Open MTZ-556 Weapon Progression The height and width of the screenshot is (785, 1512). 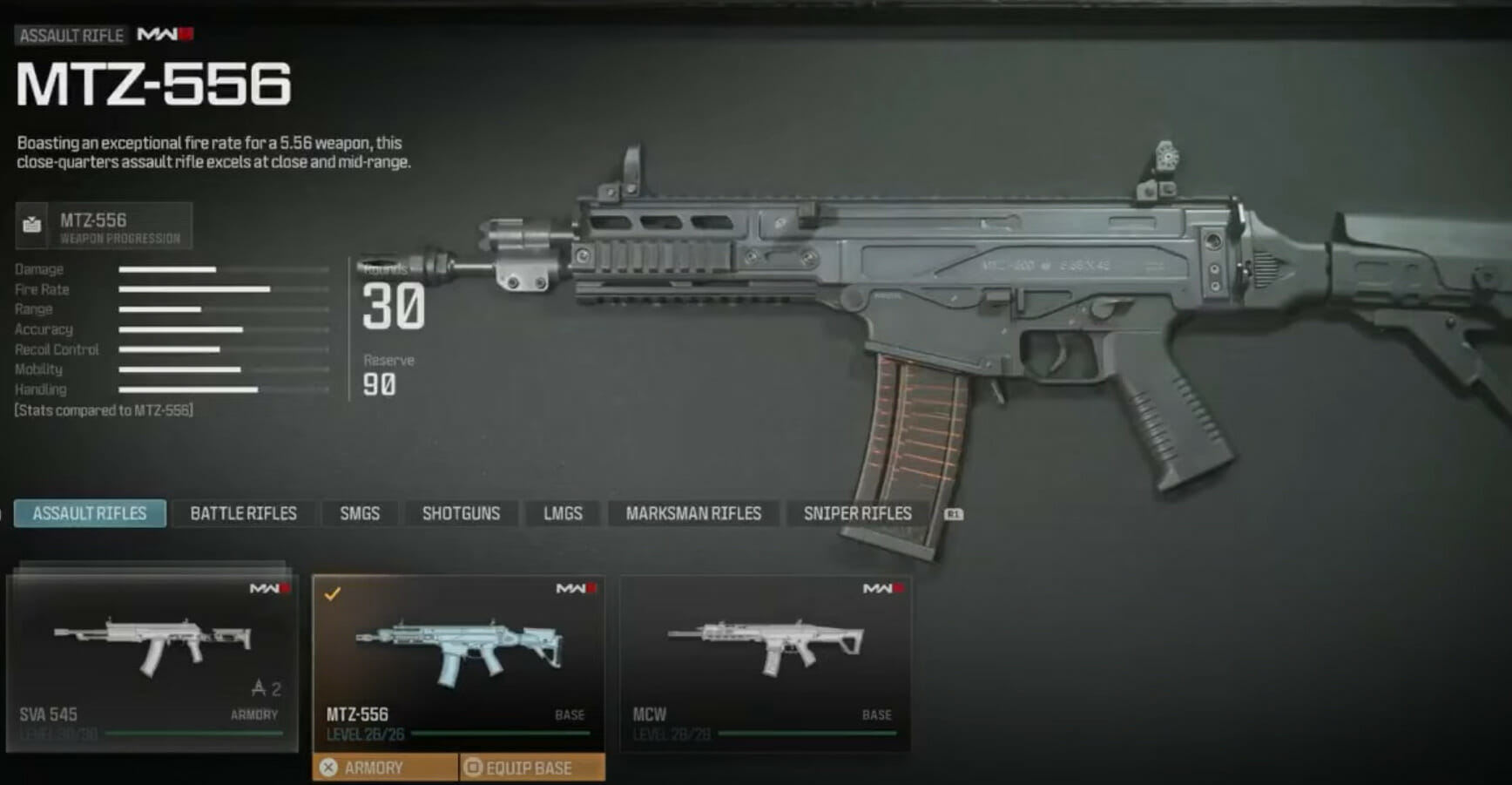pos(104,227)
